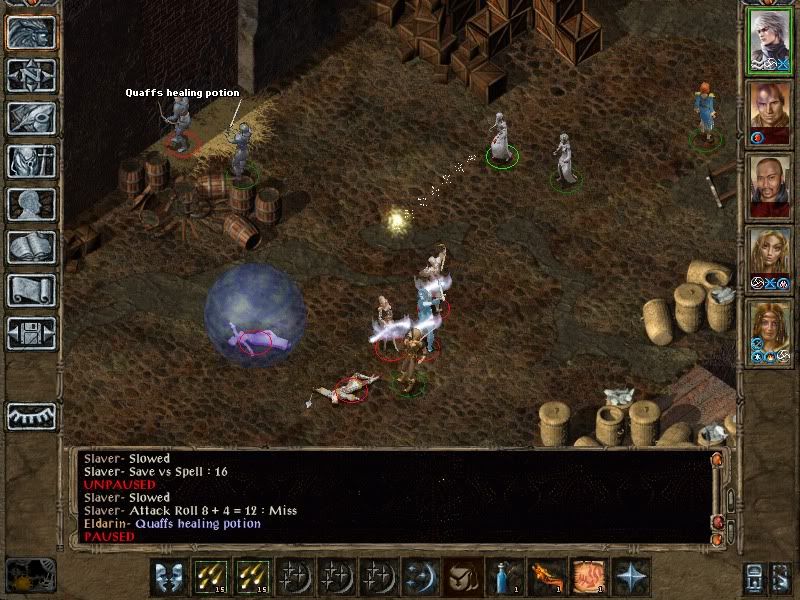Click the closed-eye rest button
This screenshot has width=800, height=600.
pyautogui.click(x=31, y=415)
